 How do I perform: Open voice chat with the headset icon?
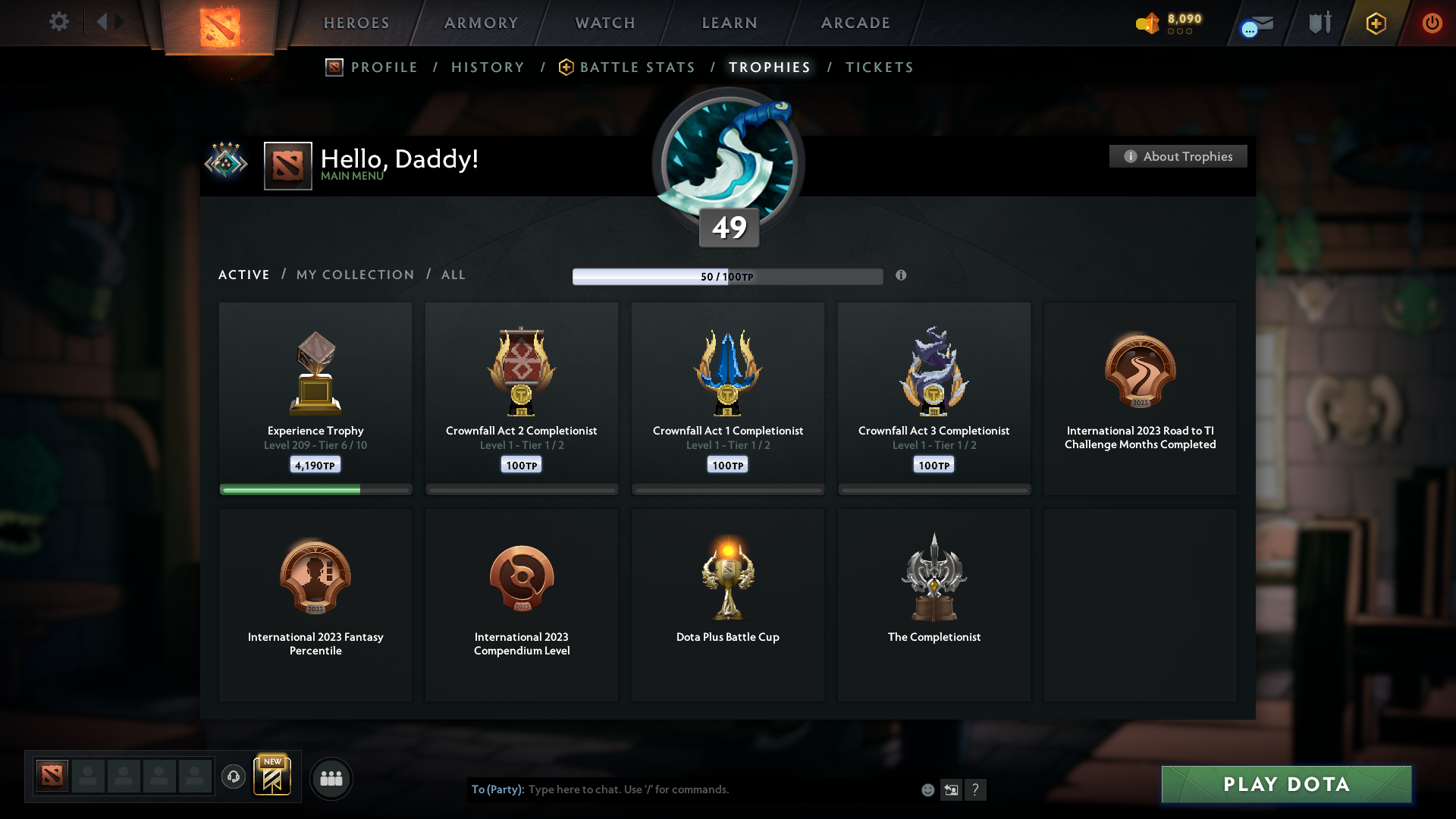234,778
